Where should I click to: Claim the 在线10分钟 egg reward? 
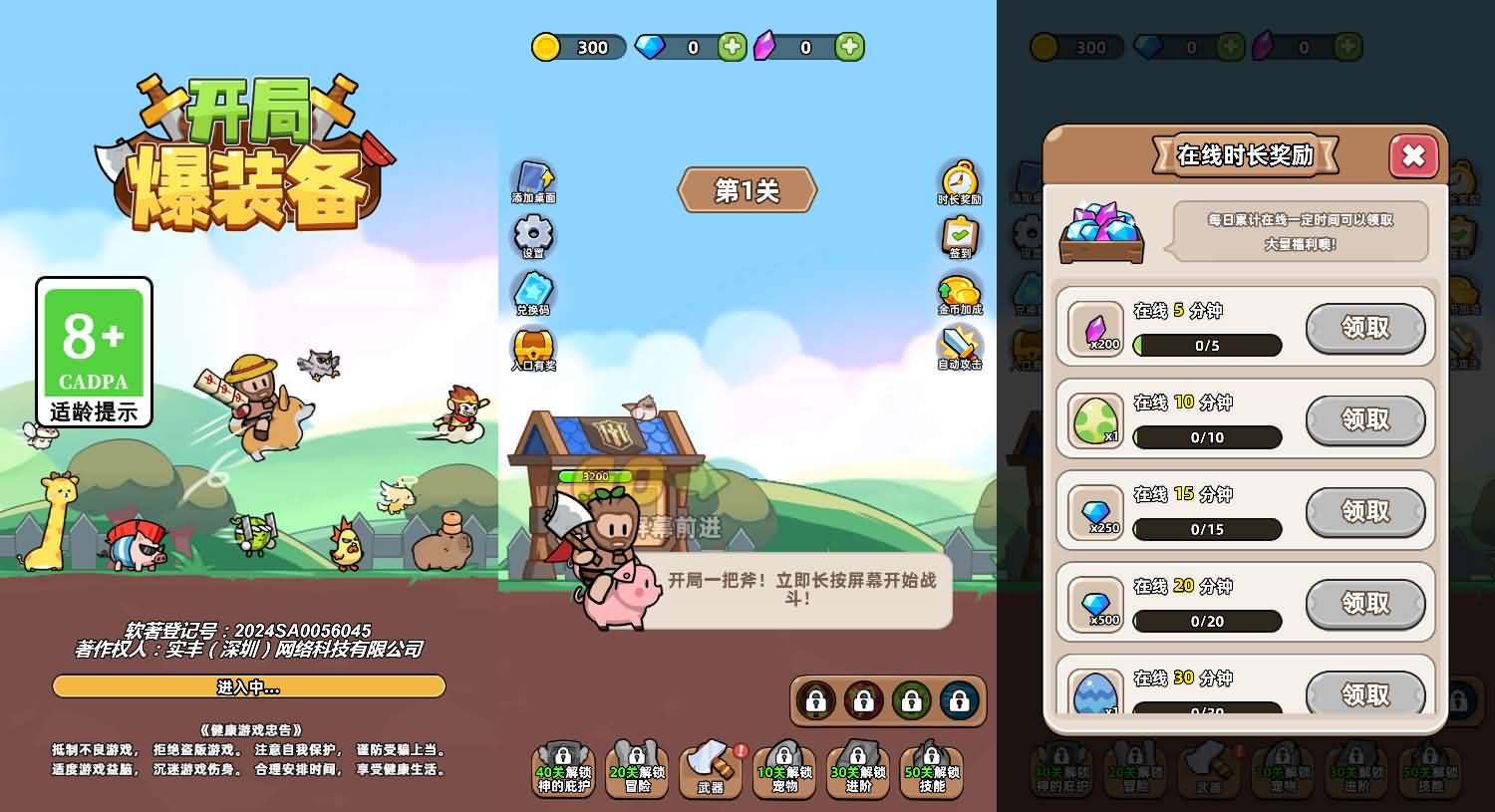tap(1366, 420)
